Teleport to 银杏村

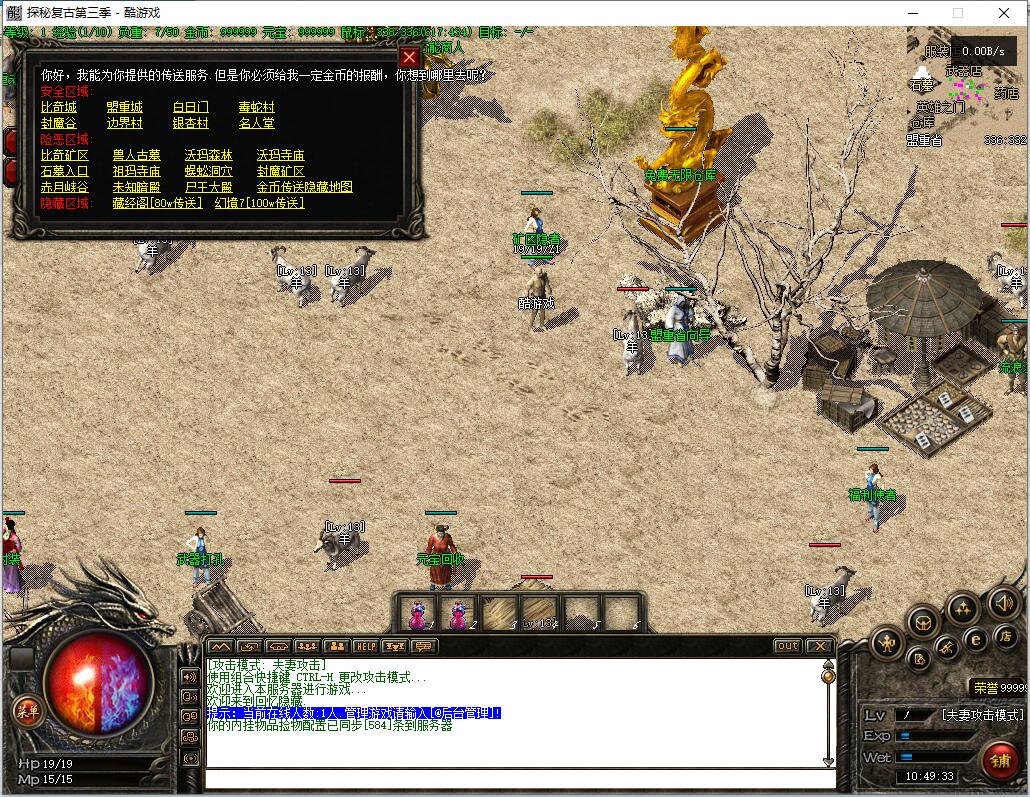190,123
